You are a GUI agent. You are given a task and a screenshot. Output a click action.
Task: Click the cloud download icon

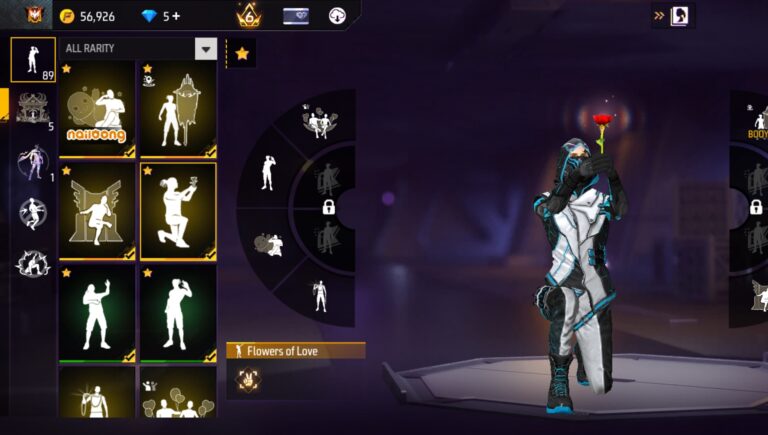tap(337, 16)
